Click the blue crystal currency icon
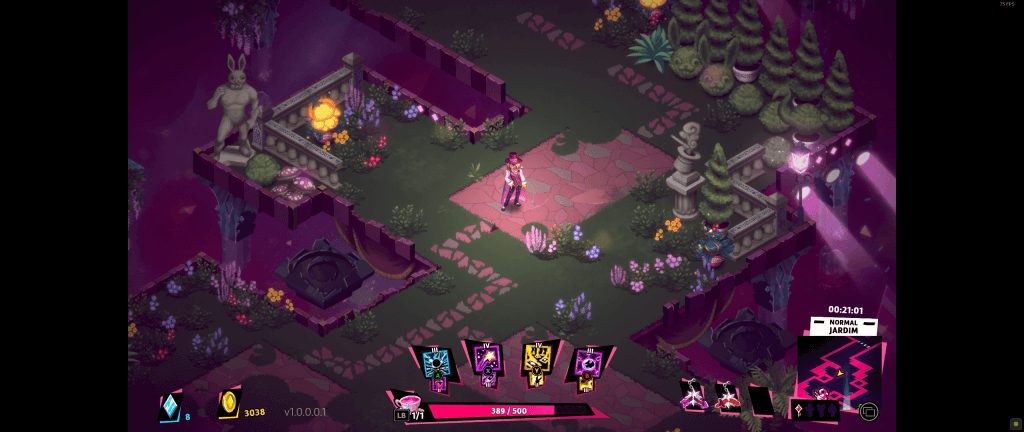1024x432 pixels. pyautogui.click(x=172, y=405)
